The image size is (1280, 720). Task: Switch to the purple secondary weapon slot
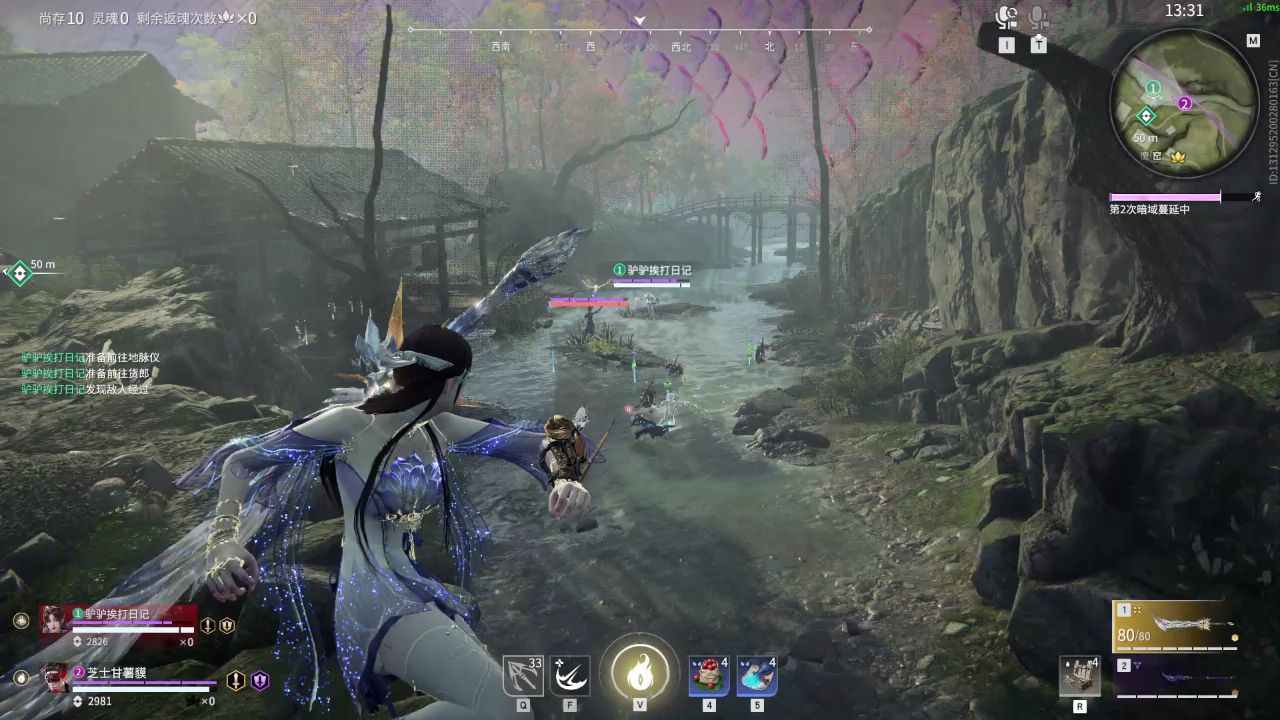click(1177, 678)
